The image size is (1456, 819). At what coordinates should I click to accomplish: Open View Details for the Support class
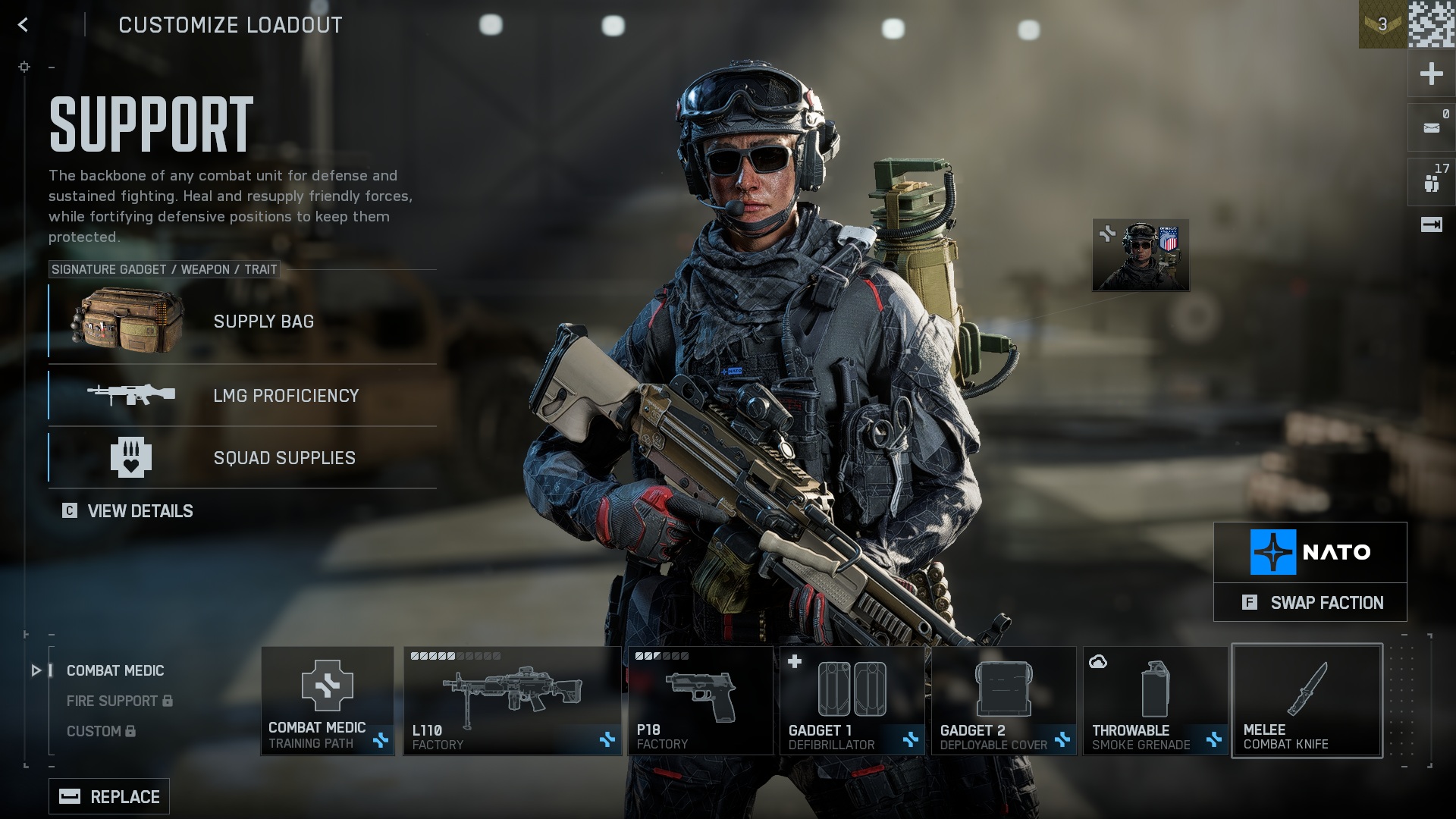[x=128, y=511]
